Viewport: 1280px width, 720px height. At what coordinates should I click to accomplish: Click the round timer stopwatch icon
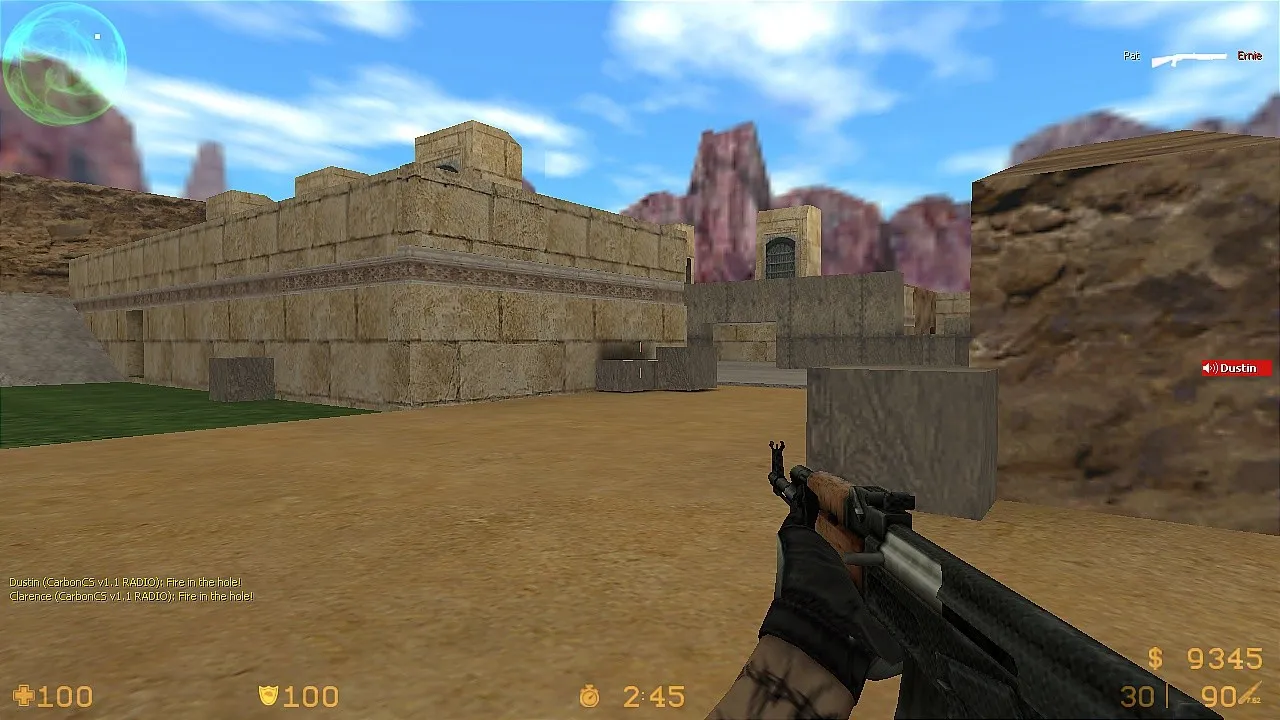coord(590,696)
